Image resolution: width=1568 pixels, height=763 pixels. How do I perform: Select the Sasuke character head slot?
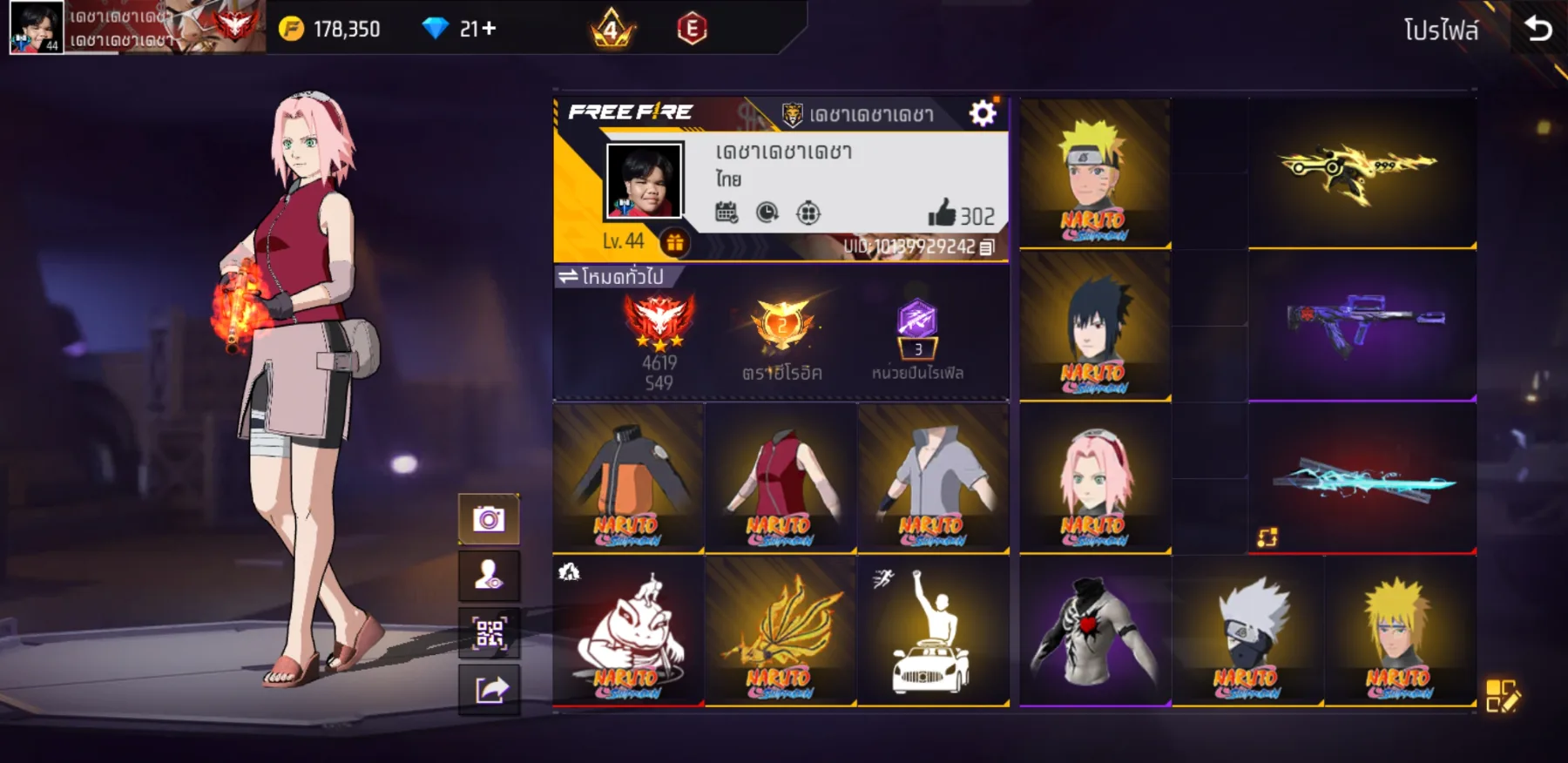pos(1094,327)
